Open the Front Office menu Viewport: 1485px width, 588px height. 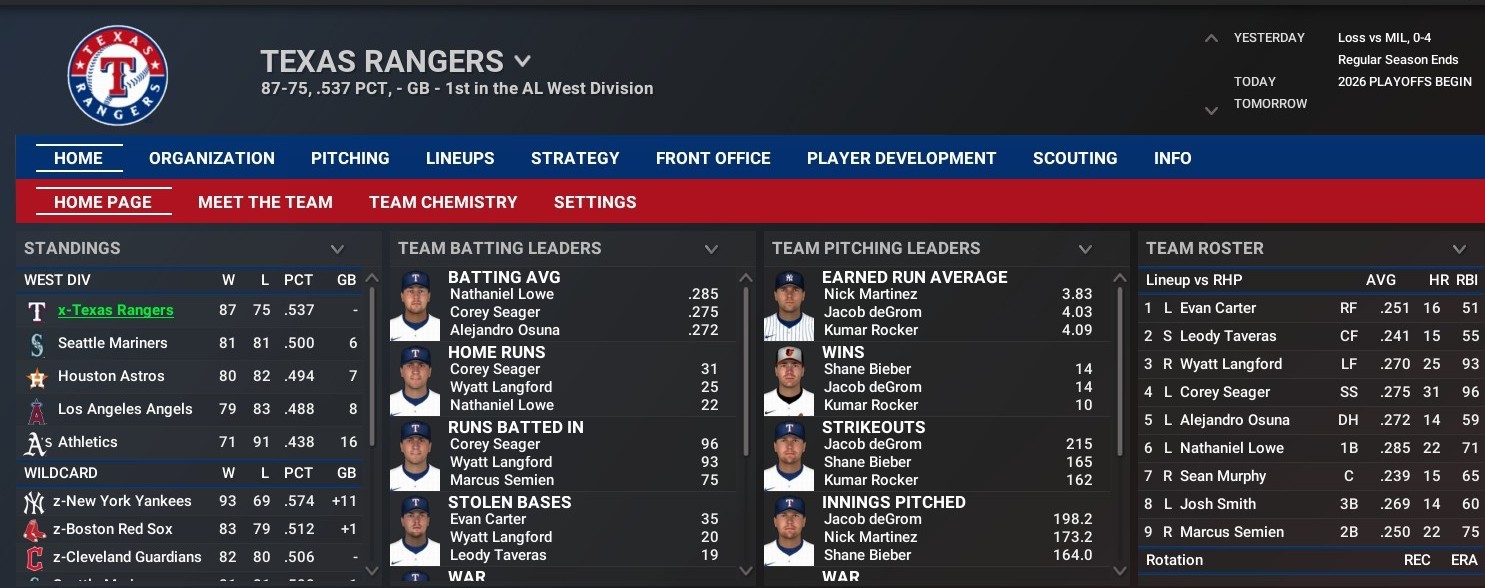[713, 158]
